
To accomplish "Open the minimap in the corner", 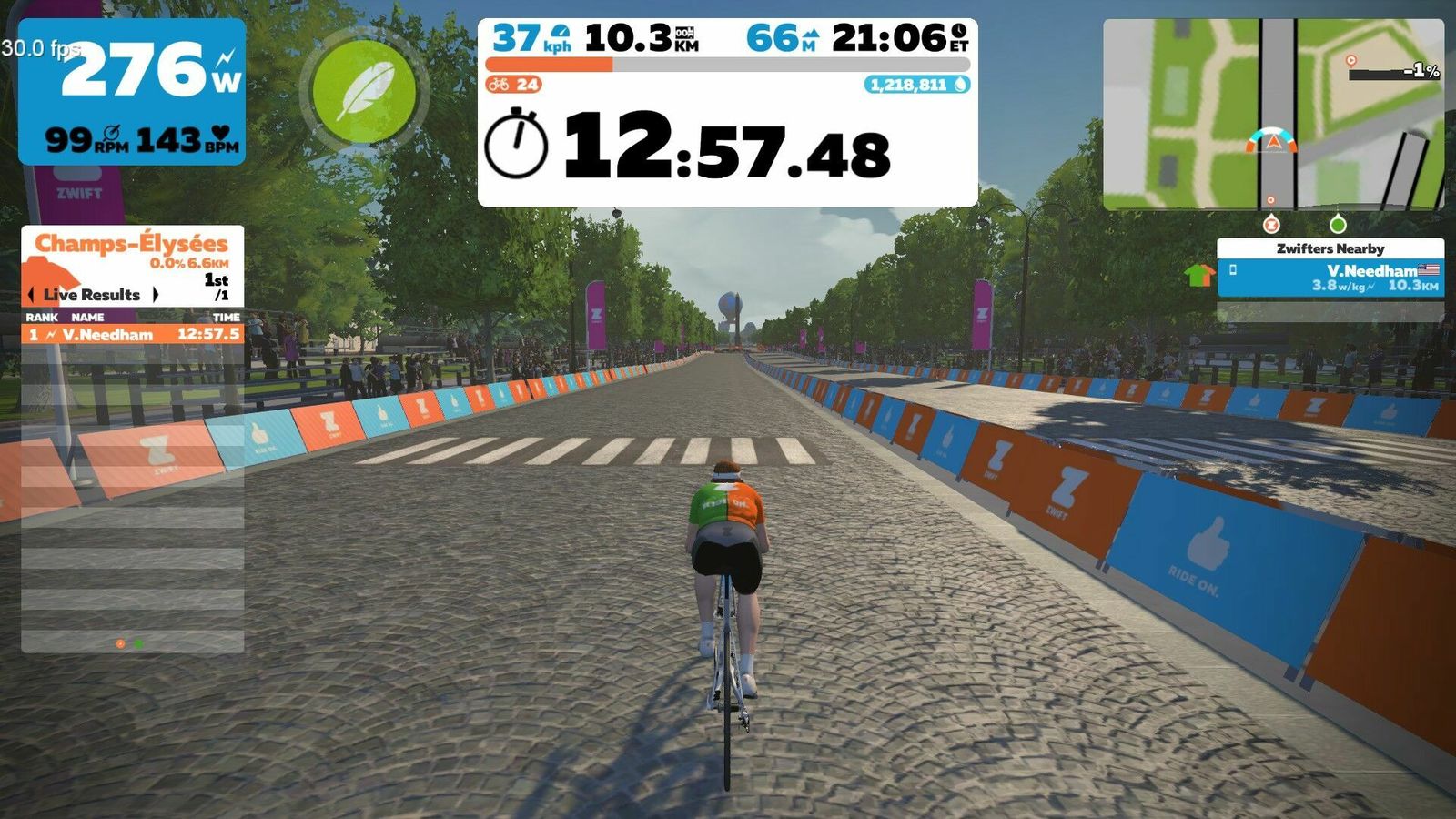I will (x=1272, y=115).
